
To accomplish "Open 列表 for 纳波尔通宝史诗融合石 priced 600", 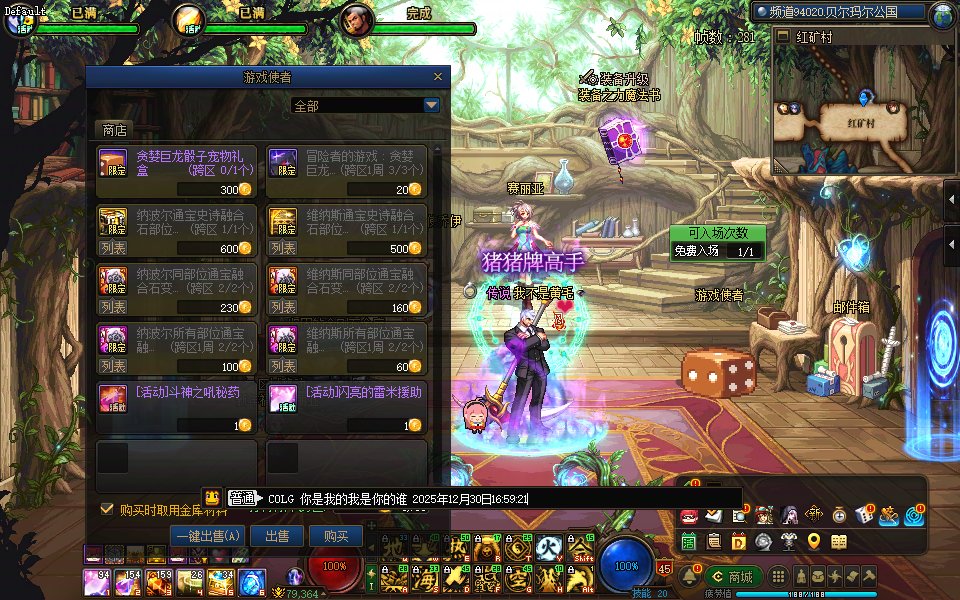I will click(113, 248).
